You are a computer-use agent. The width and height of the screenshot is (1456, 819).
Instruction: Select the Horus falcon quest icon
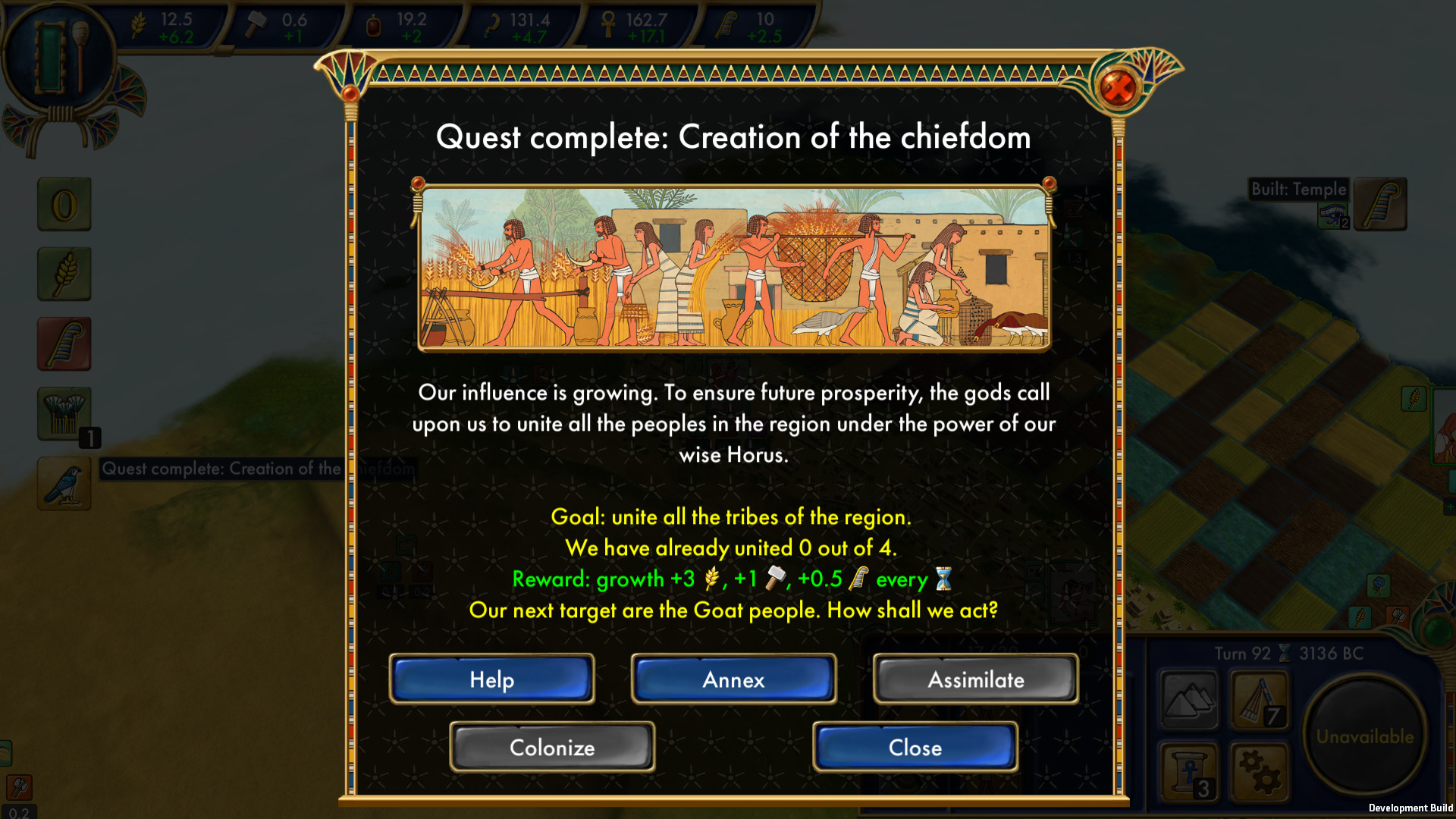(x=64, y=483)
